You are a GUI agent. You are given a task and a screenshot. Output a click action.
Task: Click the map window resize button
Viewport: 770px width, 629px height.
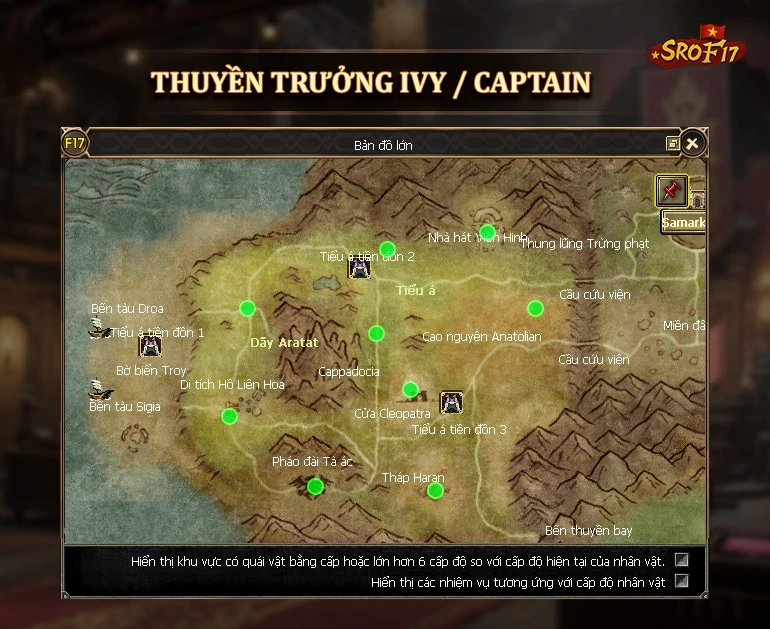(x=673, y=144)
